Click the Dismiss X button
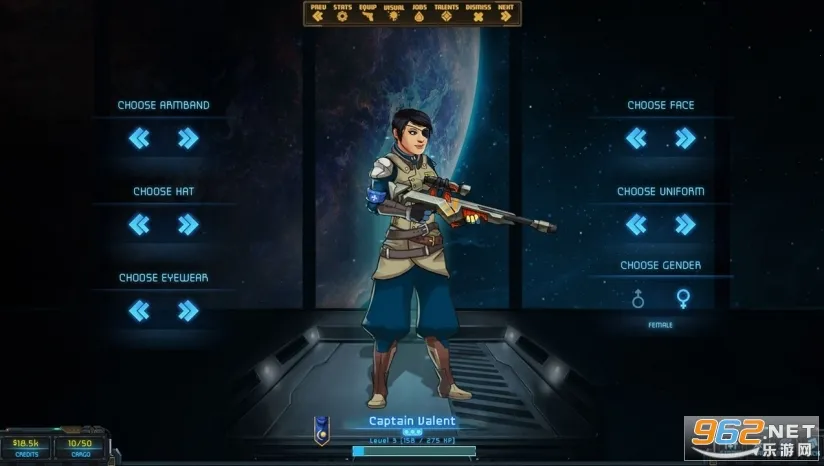The image size is (824, 466). [478, 15]
